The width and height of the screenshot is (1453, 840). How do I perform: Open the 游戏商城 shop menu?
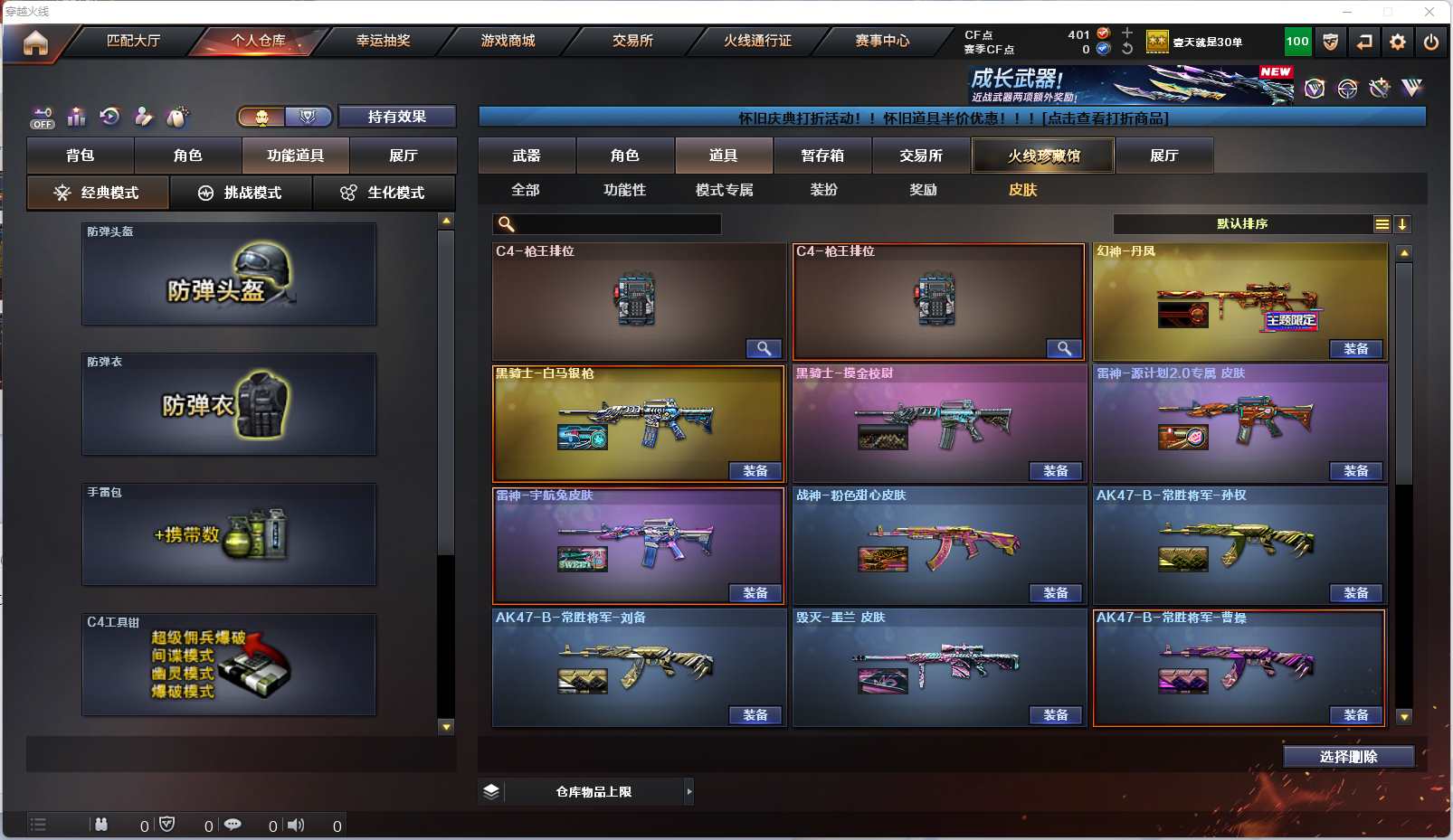tap(508, 41)
